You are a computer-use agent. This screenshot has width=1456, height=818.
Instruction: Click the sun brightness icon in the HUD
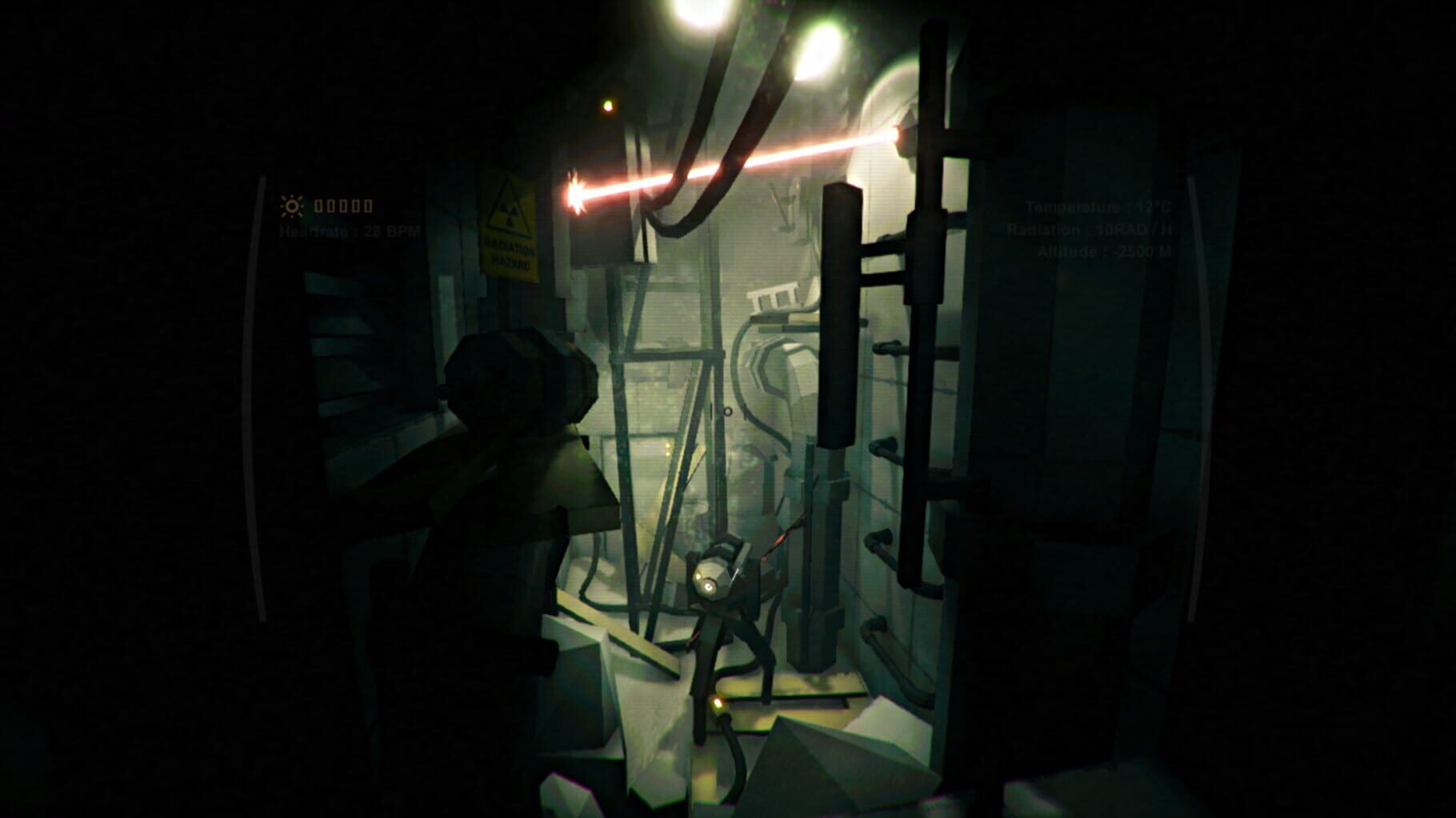293,205
